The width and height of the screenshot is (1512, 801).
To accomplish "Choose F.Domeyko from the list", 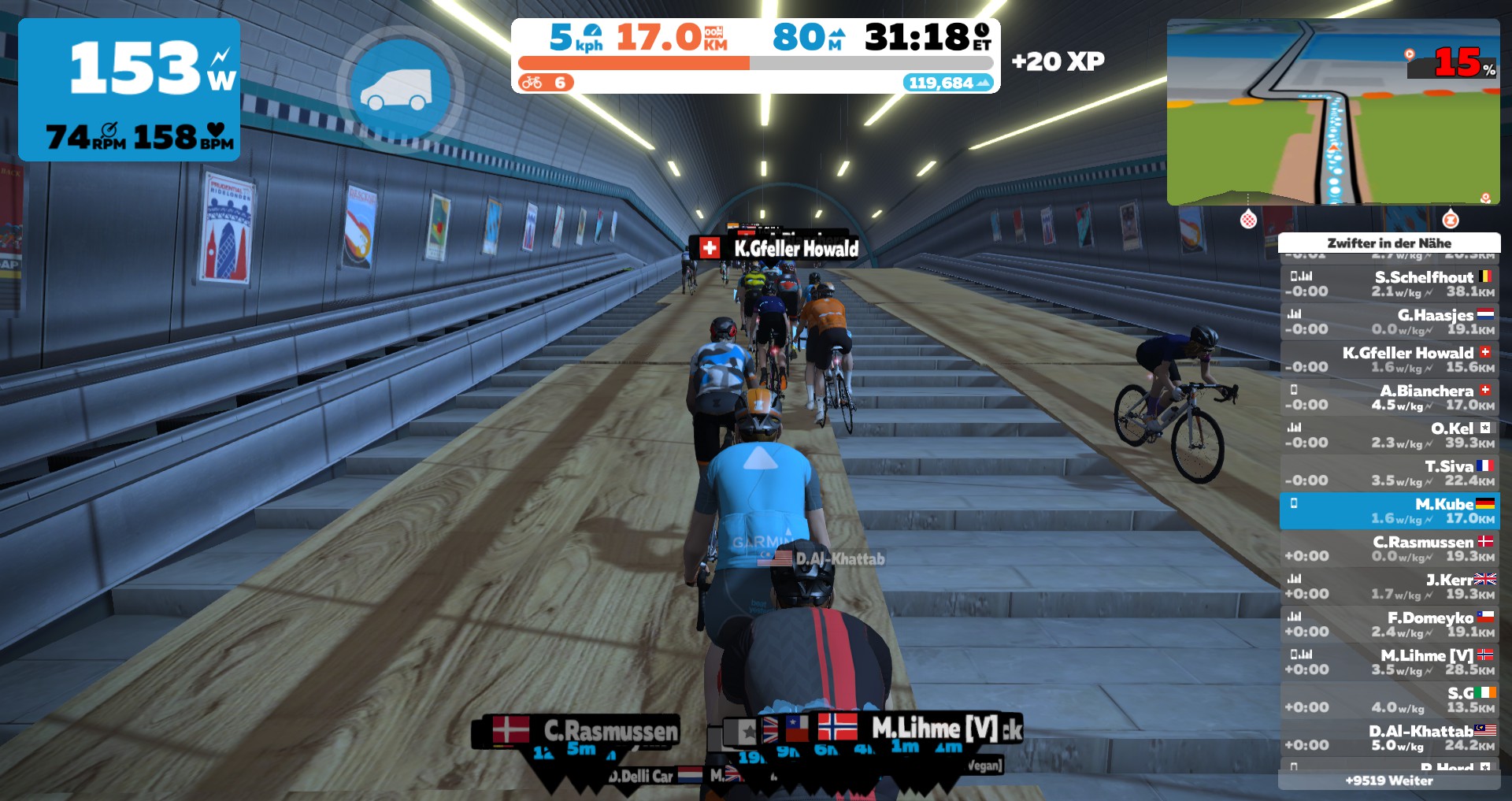I will coord(1389,624).
